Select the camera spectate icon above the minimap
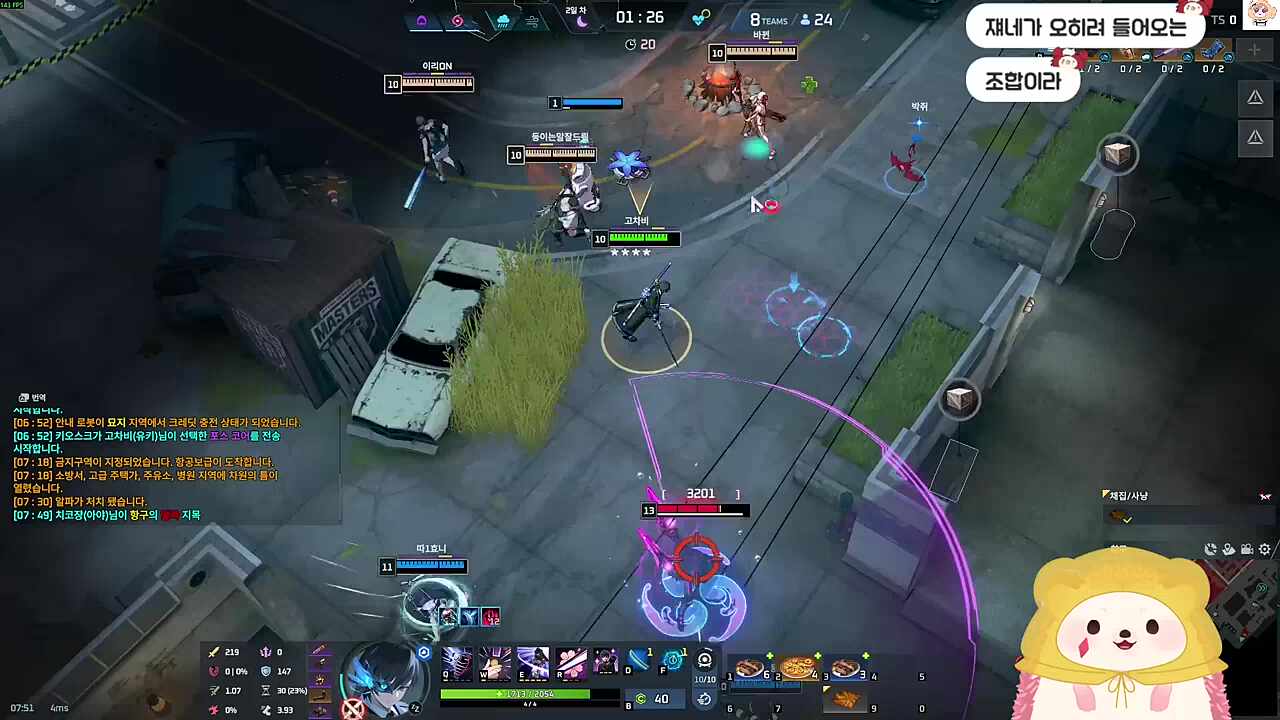The height and width of the screenshot is (720, 1280). point(1246,548)
